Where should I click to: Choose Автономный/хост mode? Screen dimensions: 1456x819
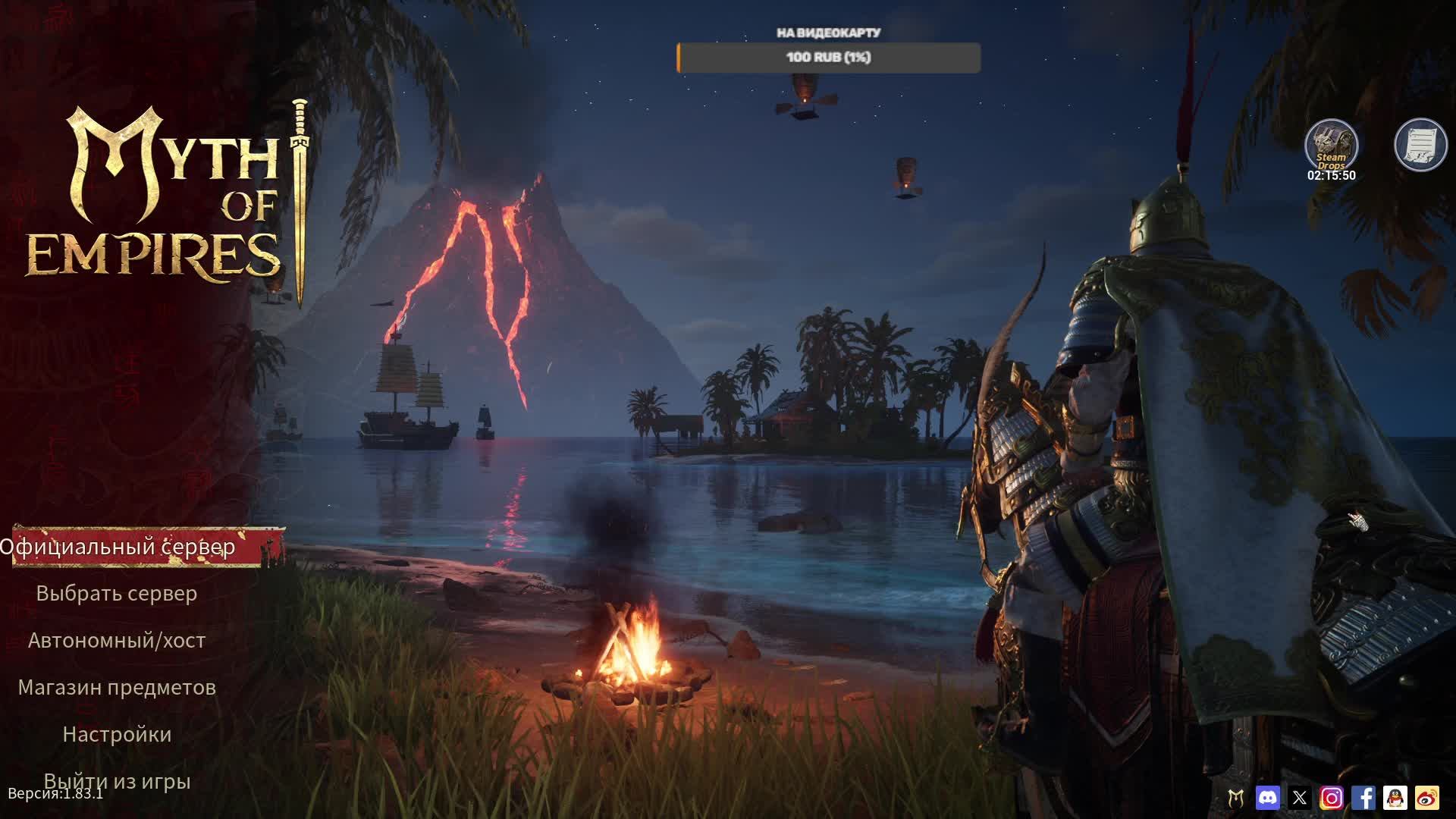pyautogui.click(x=117, y=641)
